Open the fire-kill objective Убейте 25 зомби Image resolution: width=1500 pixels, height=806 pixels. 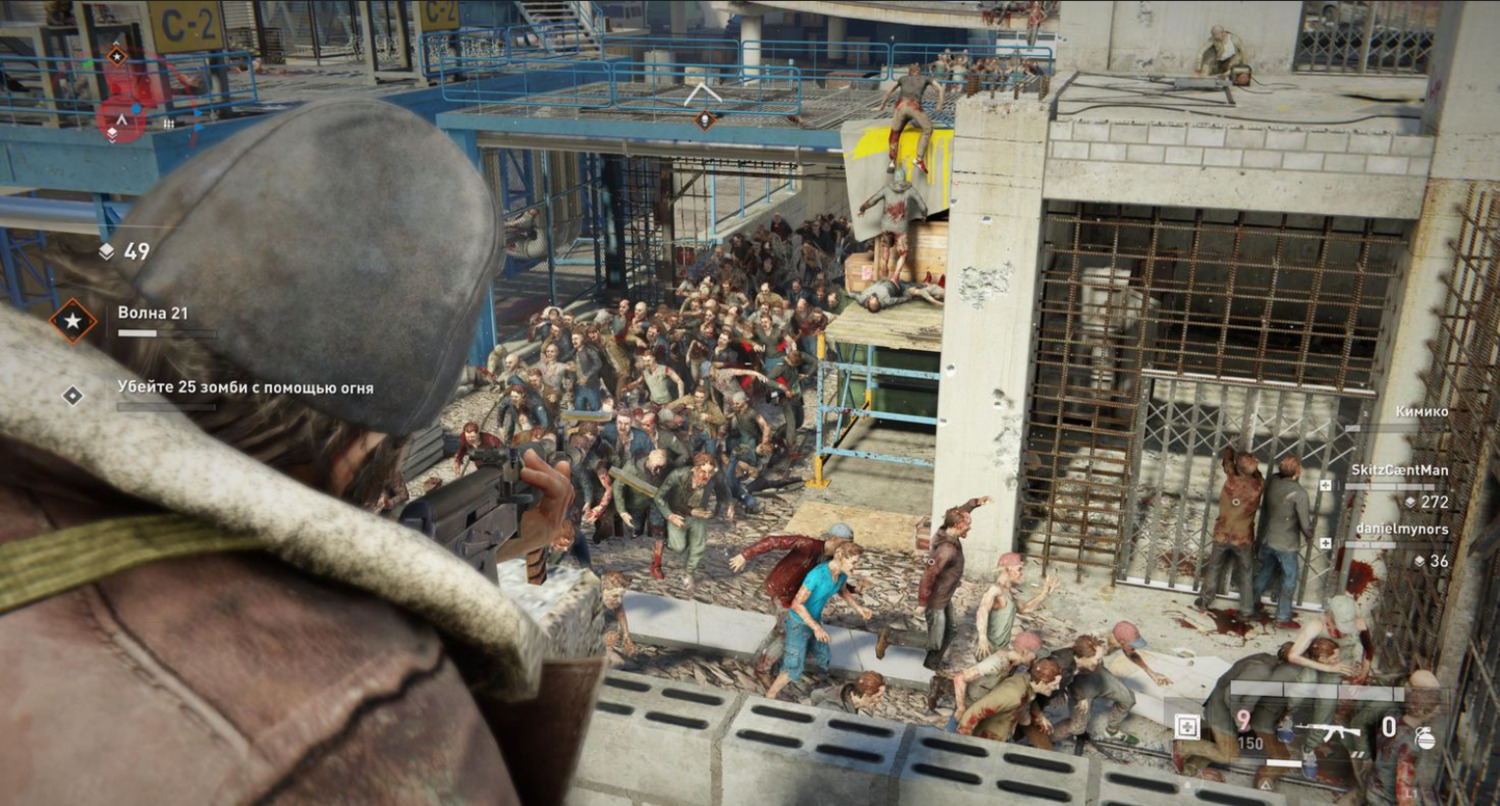click(x=245, y=388)
